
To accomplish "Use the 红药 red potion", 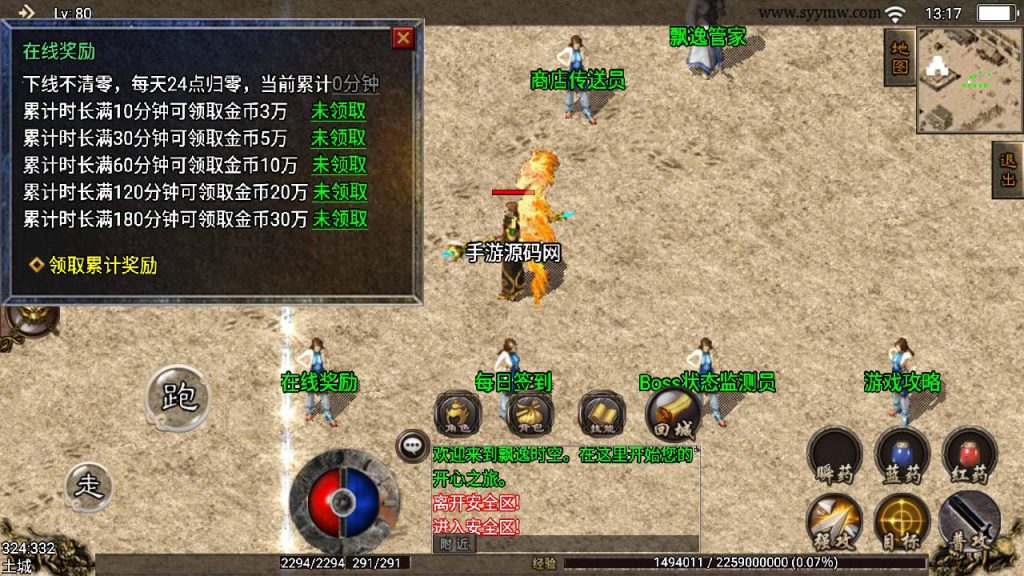I will [969, 452].
